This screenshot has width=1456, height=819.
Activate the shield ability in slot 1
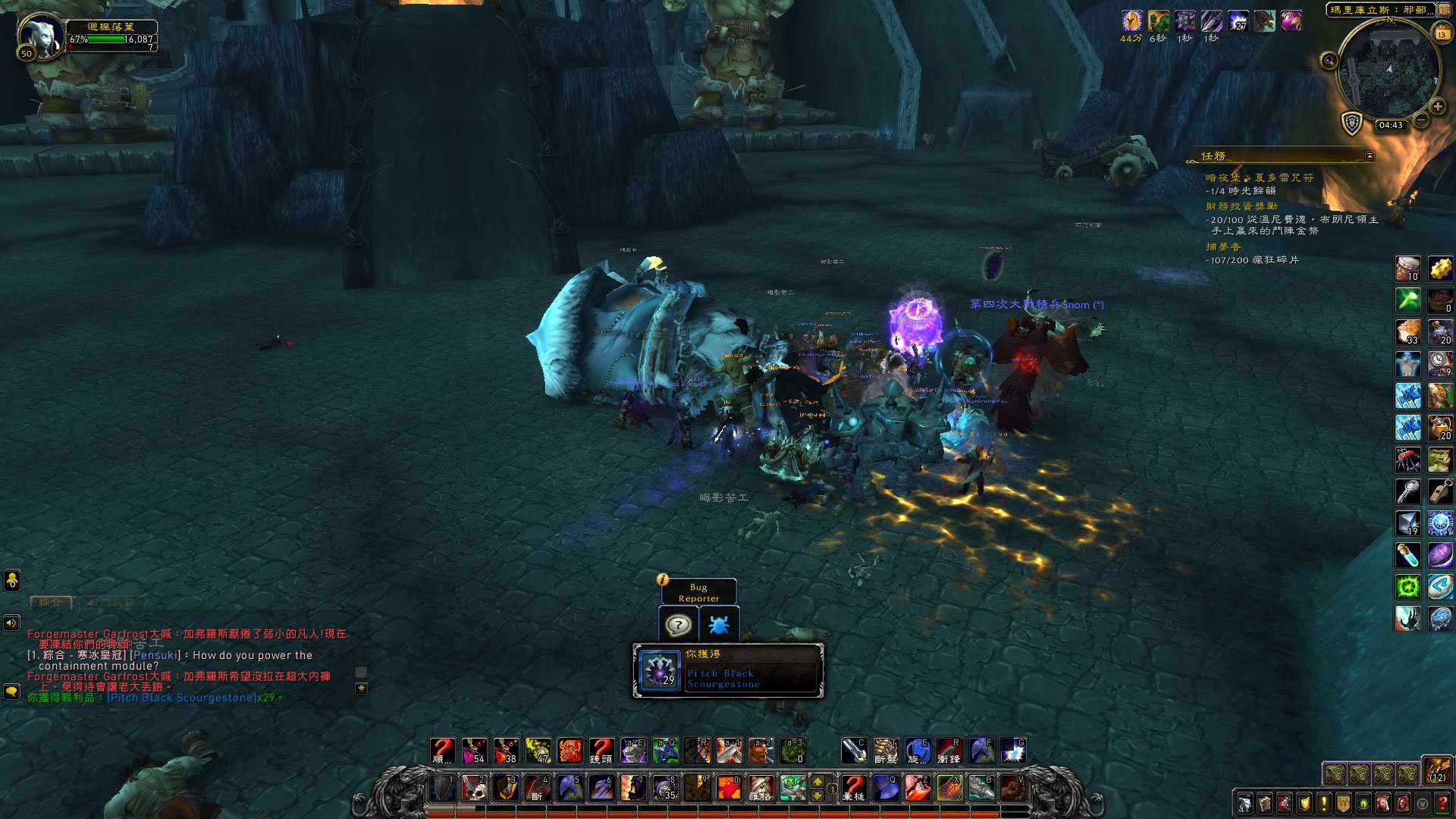coord(443,789)
